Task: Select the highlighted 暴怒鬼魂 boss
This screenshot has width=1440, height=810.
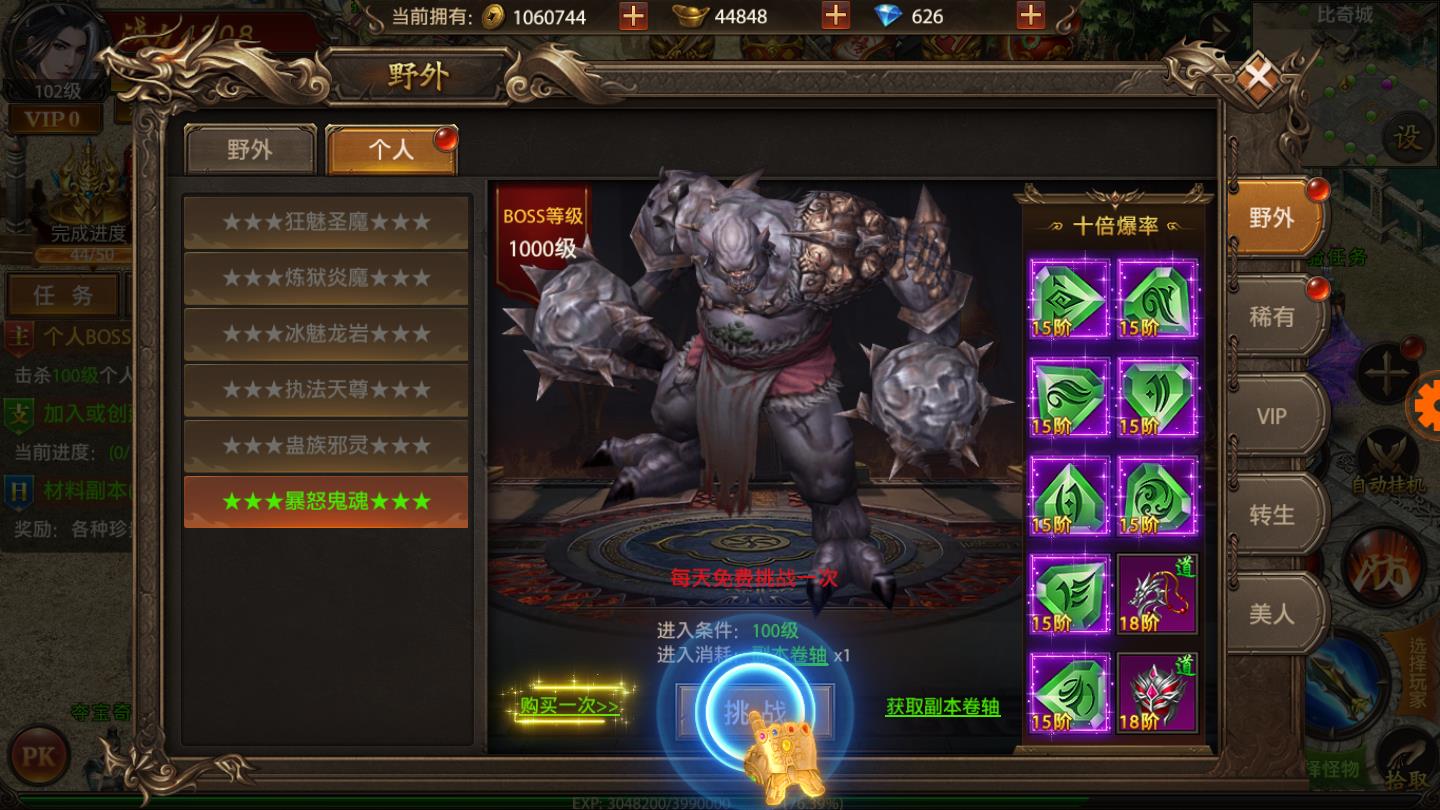Action: tap(326, 502)
